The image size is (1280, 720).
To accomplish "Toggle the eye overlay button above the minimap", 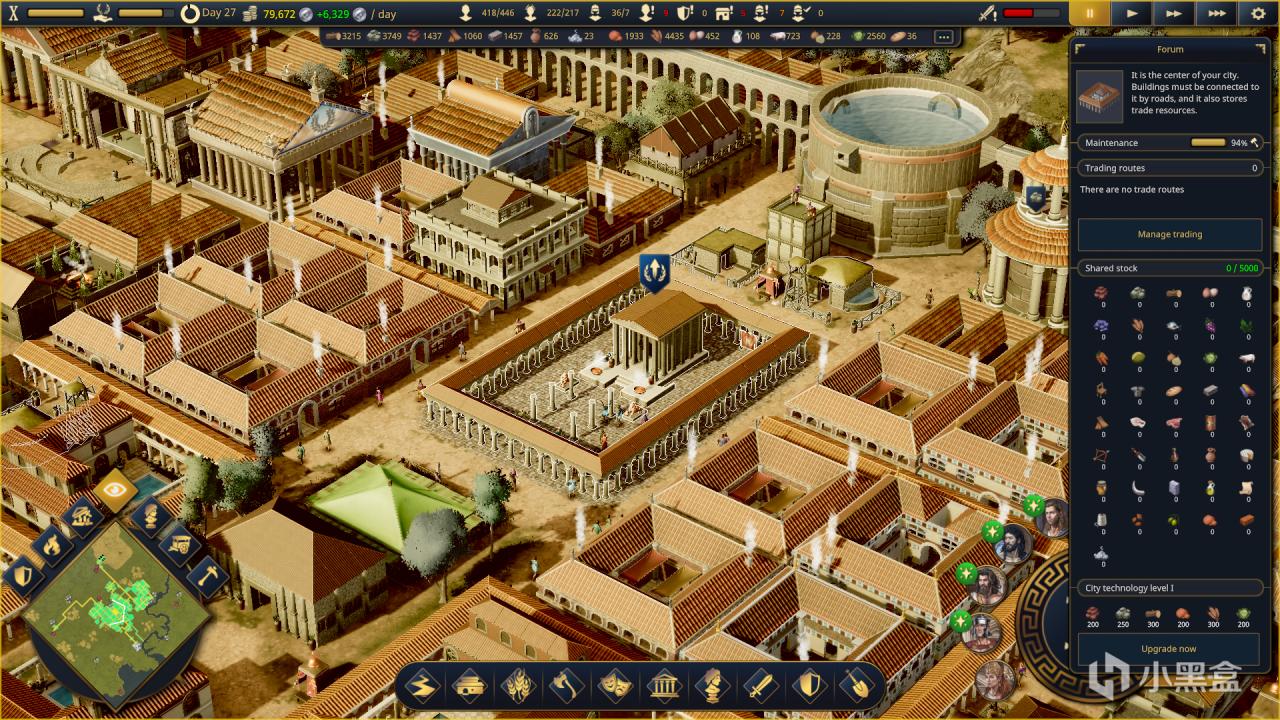I will 116,491.
